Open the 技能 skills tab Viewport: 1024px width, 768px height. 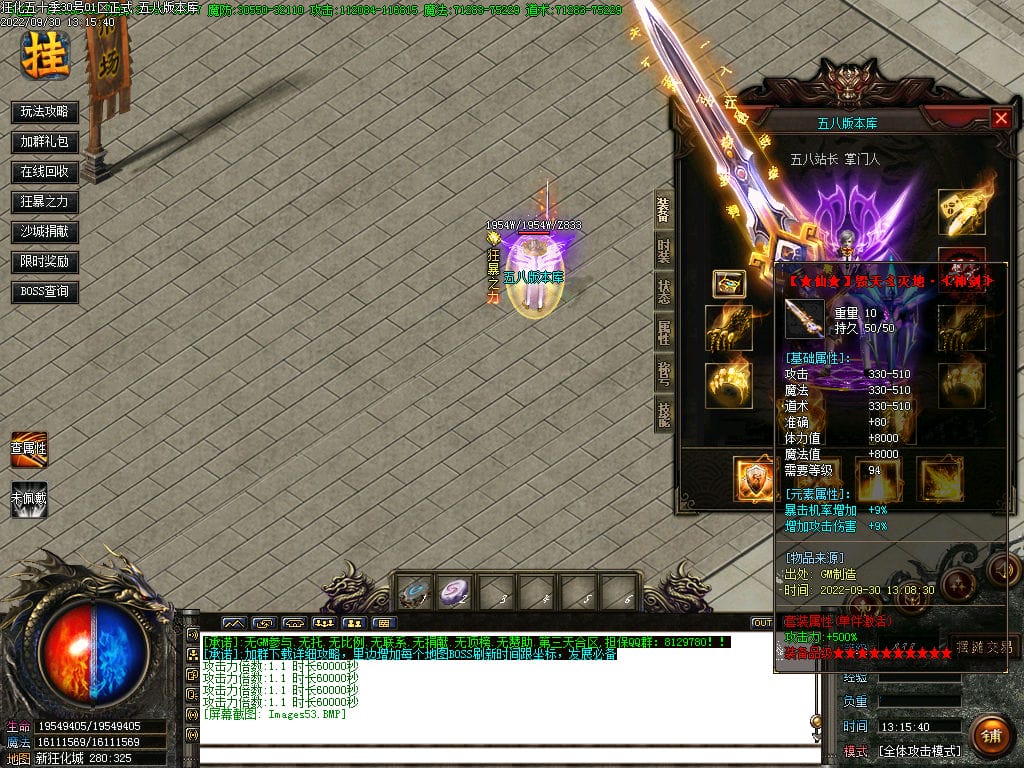[663, 412]
